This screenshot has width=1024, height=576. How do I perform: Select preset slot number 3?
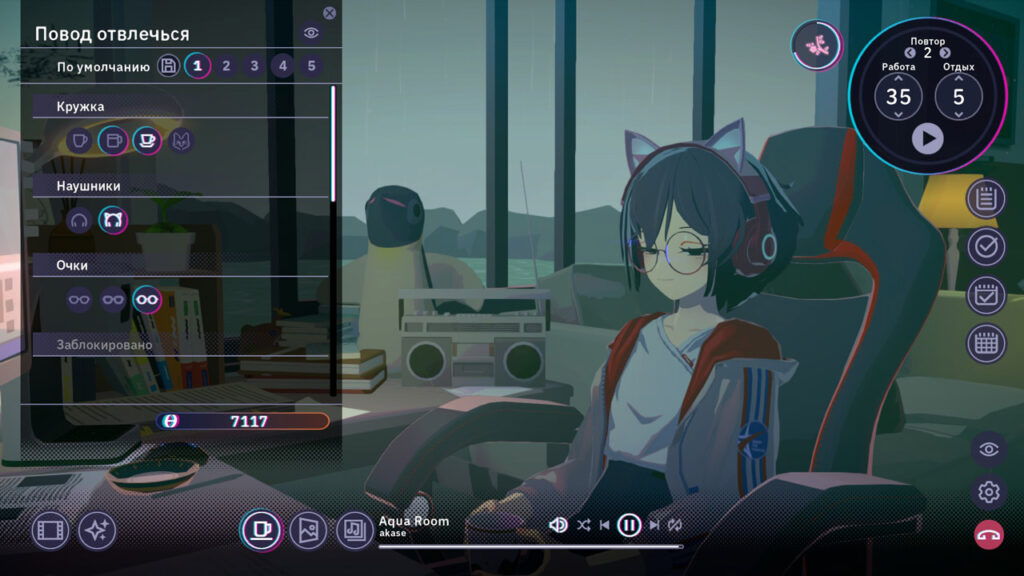point(255,66)
